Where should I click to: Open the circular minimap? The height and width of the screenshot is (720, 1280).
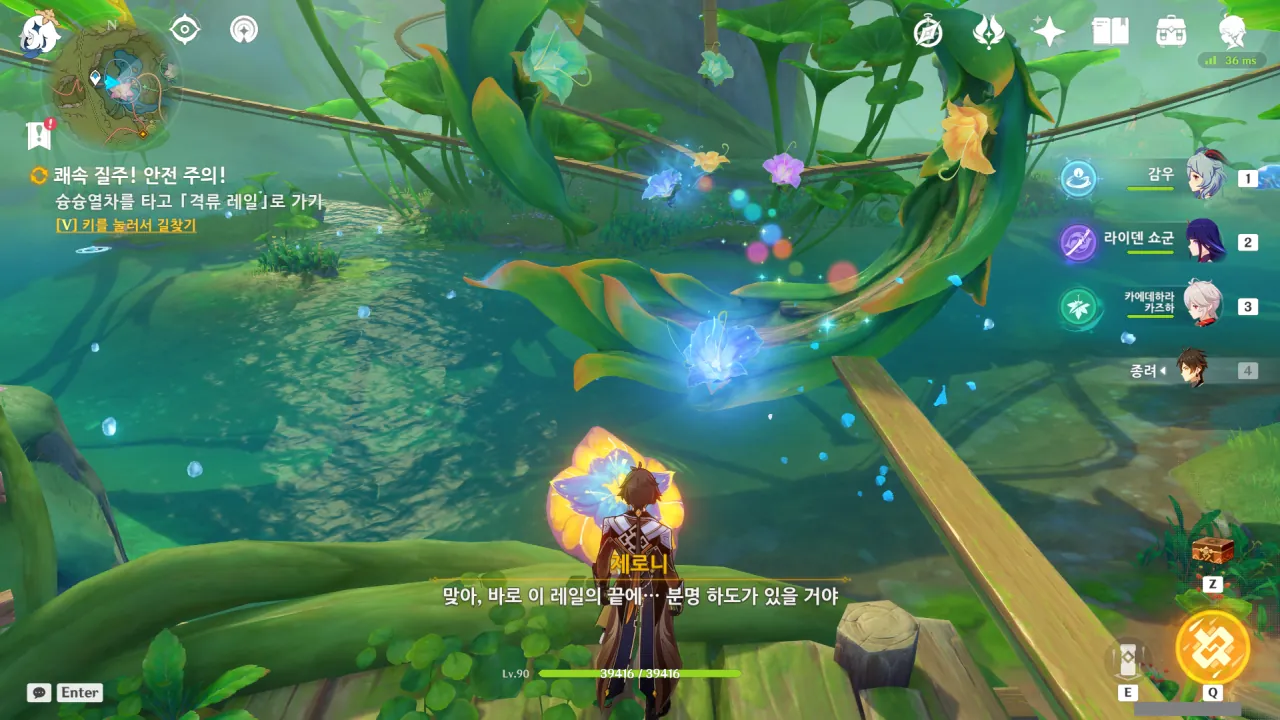(117, 85)
